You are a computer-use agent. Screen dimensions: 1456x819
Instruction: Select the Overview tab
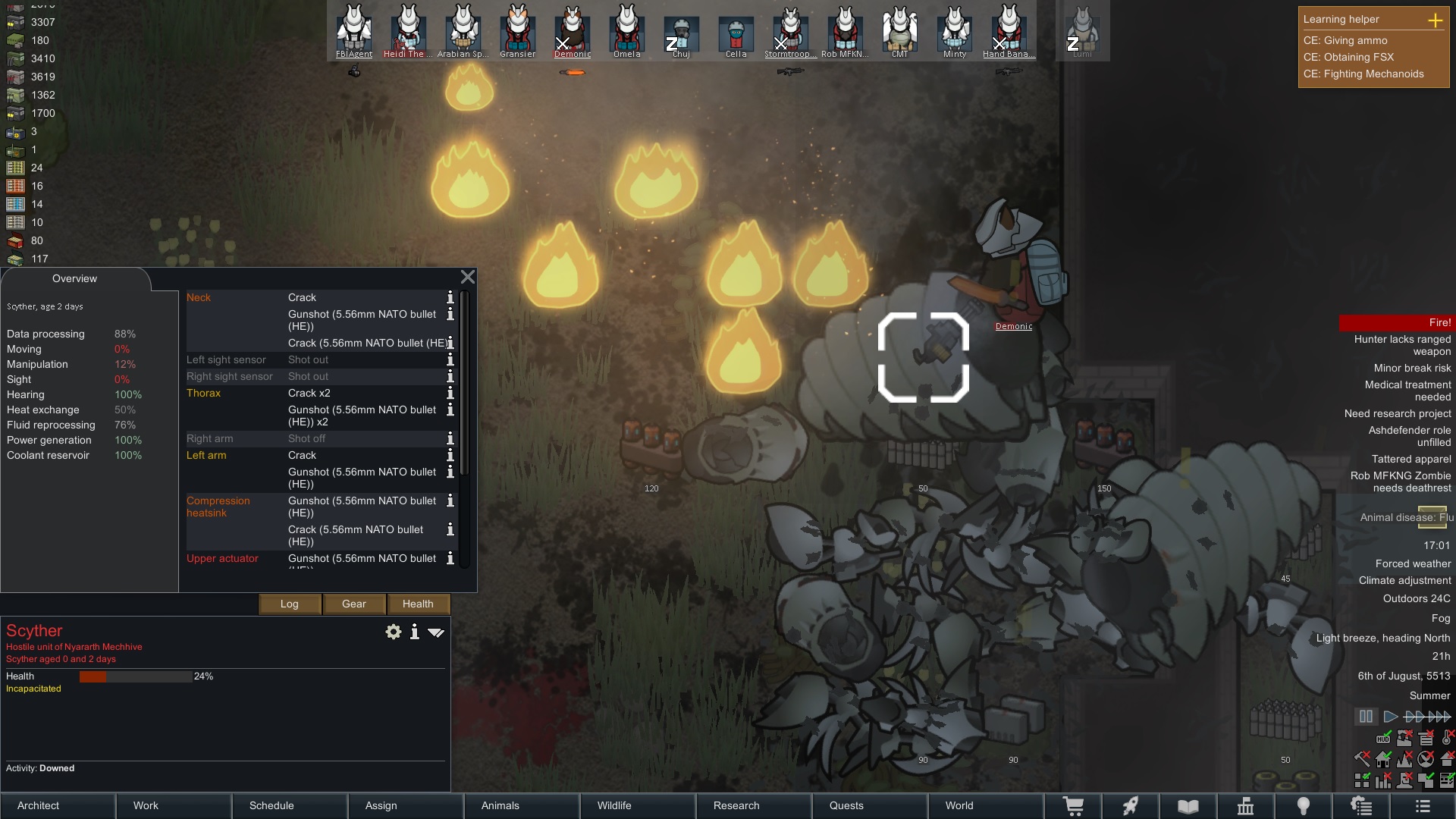point(74,278)
